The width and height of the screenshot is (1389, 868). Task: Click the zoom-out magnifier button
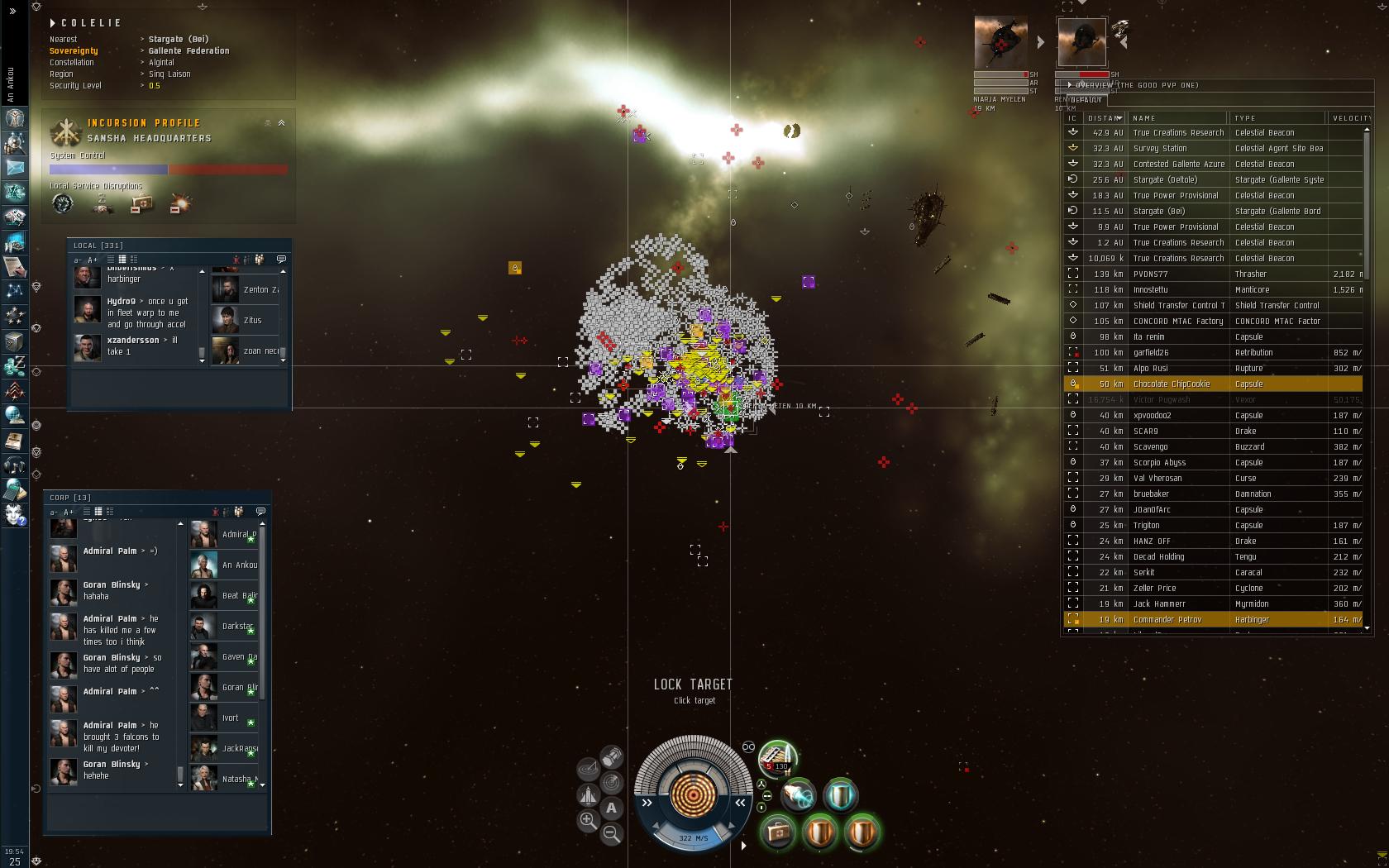coord(612,833)
